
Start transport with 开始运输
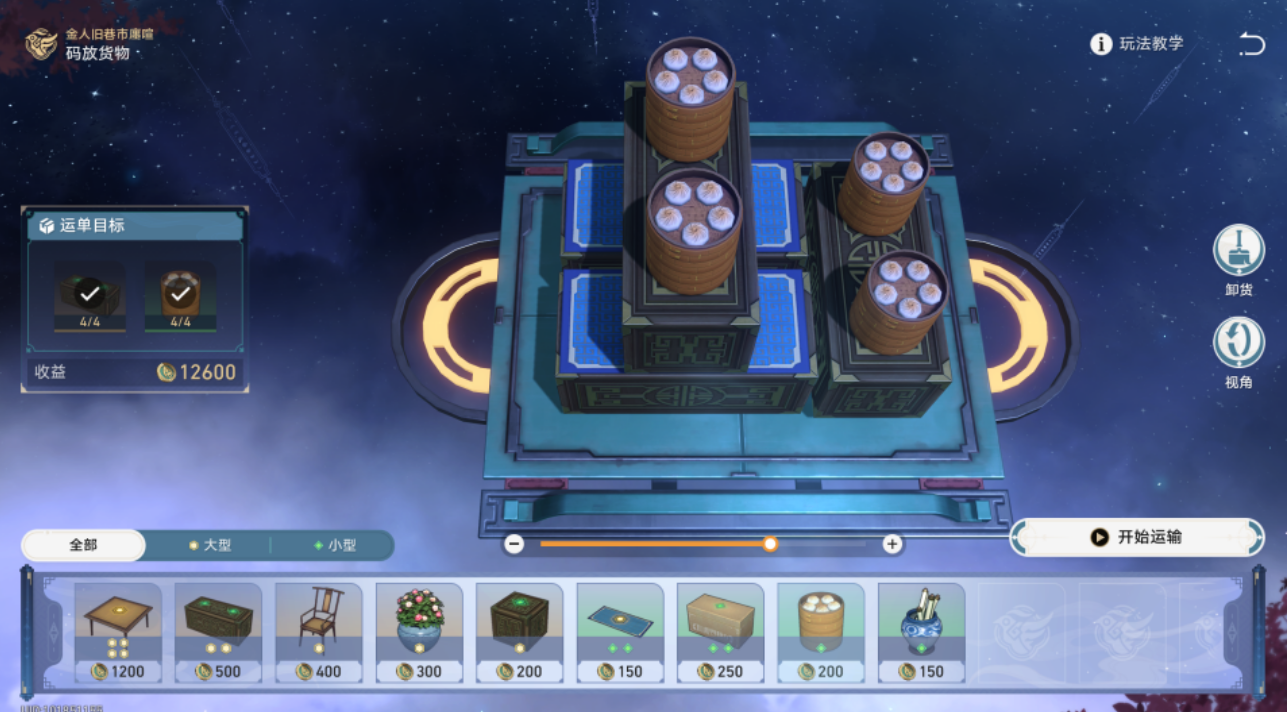tap(1137, 537)
